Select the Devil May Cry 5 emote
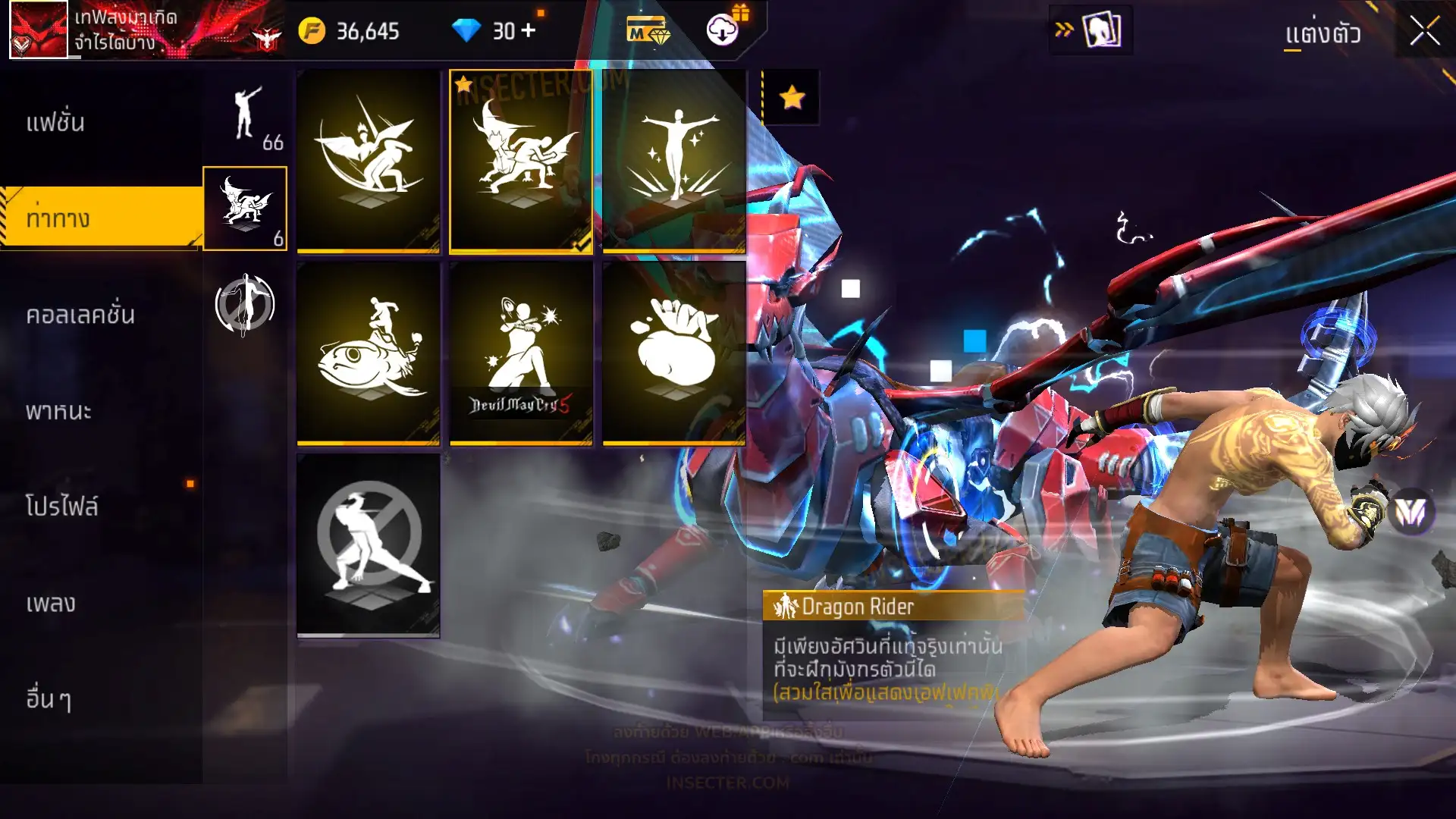This screenshot has width=1456, height=819. 521,353
